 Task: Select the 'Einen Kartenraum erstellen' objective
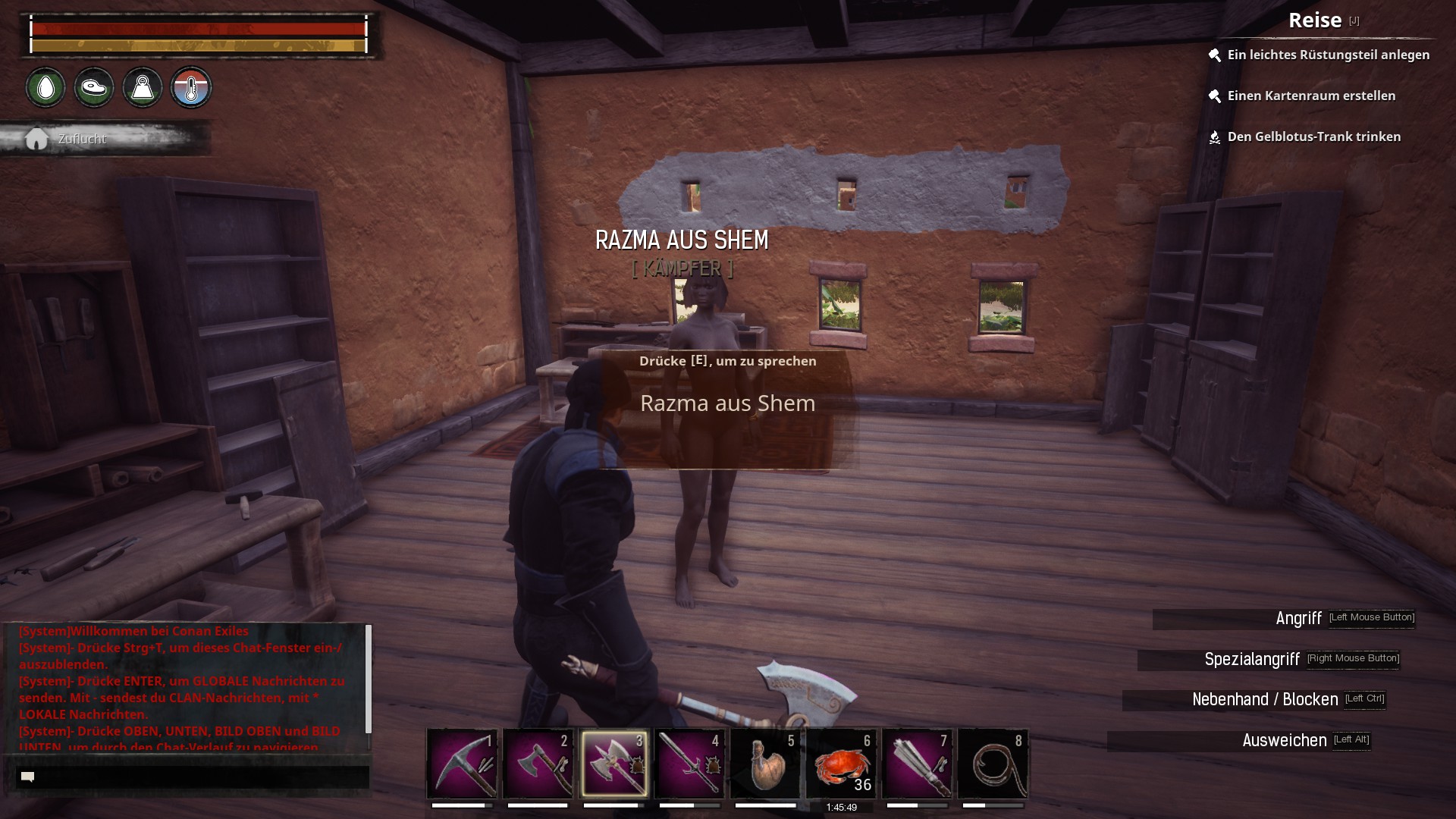pyautogui.click(x=1311, y=96)
